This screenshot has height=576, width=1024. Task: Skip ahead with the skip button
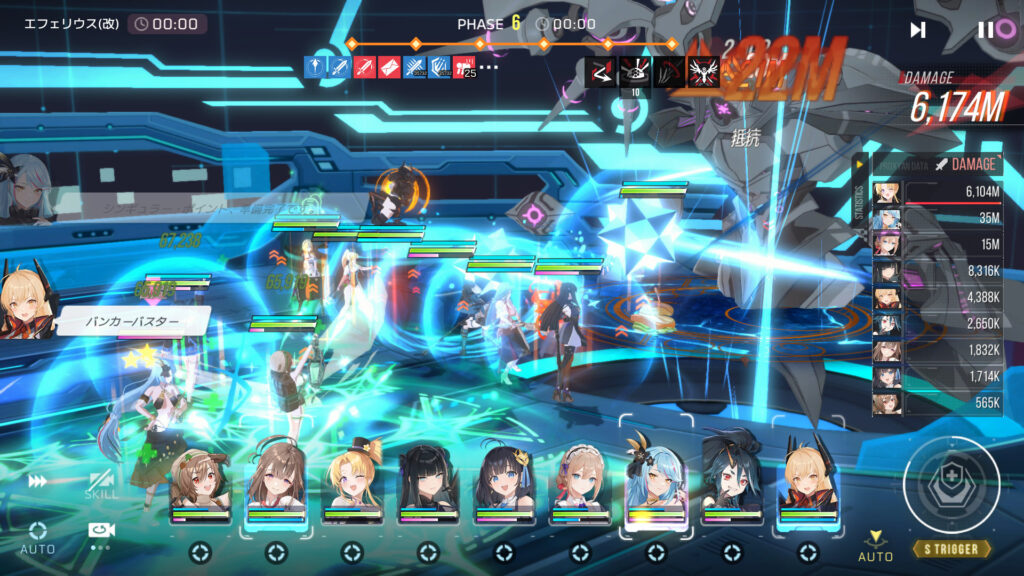click(x=918, y=30)
